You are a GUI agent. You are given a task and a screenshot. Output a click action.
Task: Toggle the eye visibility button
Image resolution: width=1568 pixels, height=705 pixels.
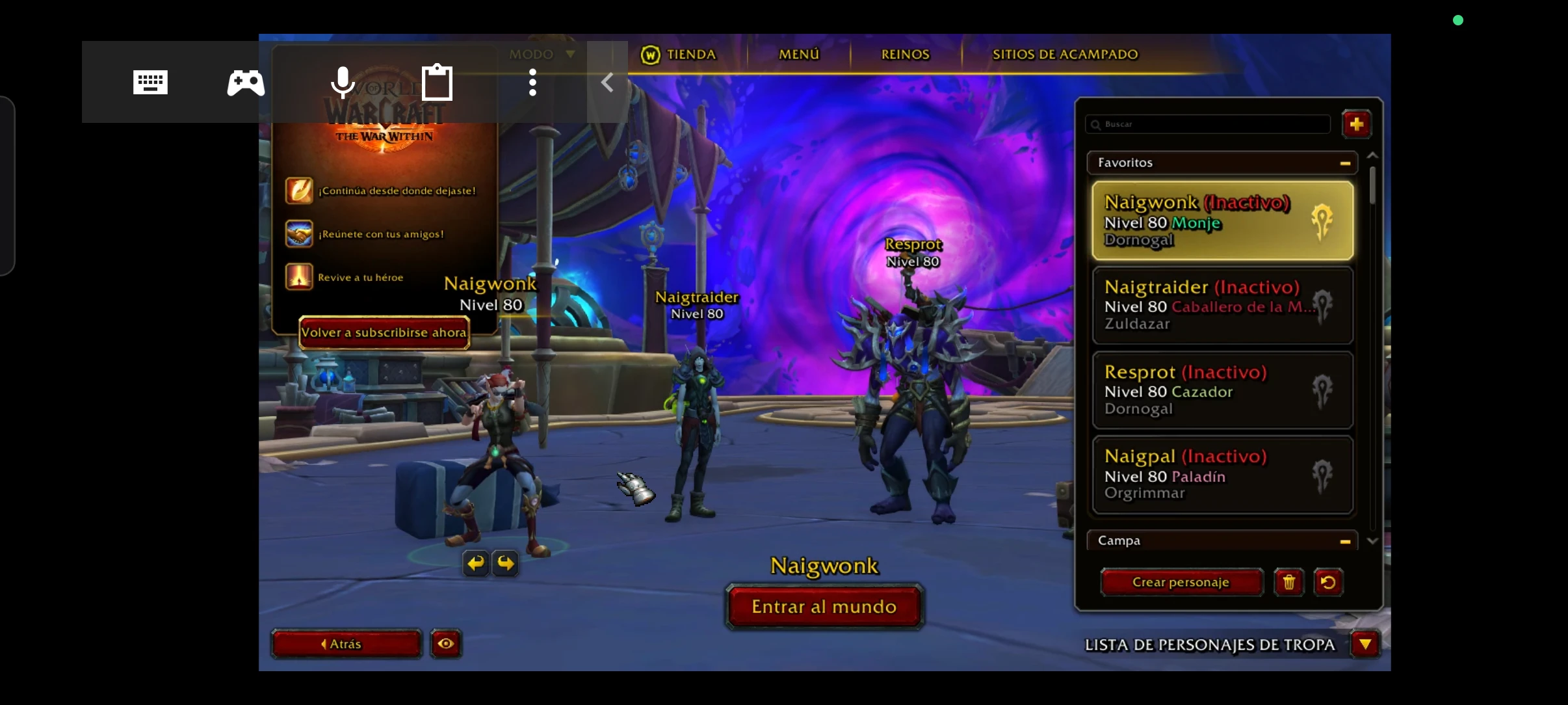pyautogui.click(x=446, y=644)
